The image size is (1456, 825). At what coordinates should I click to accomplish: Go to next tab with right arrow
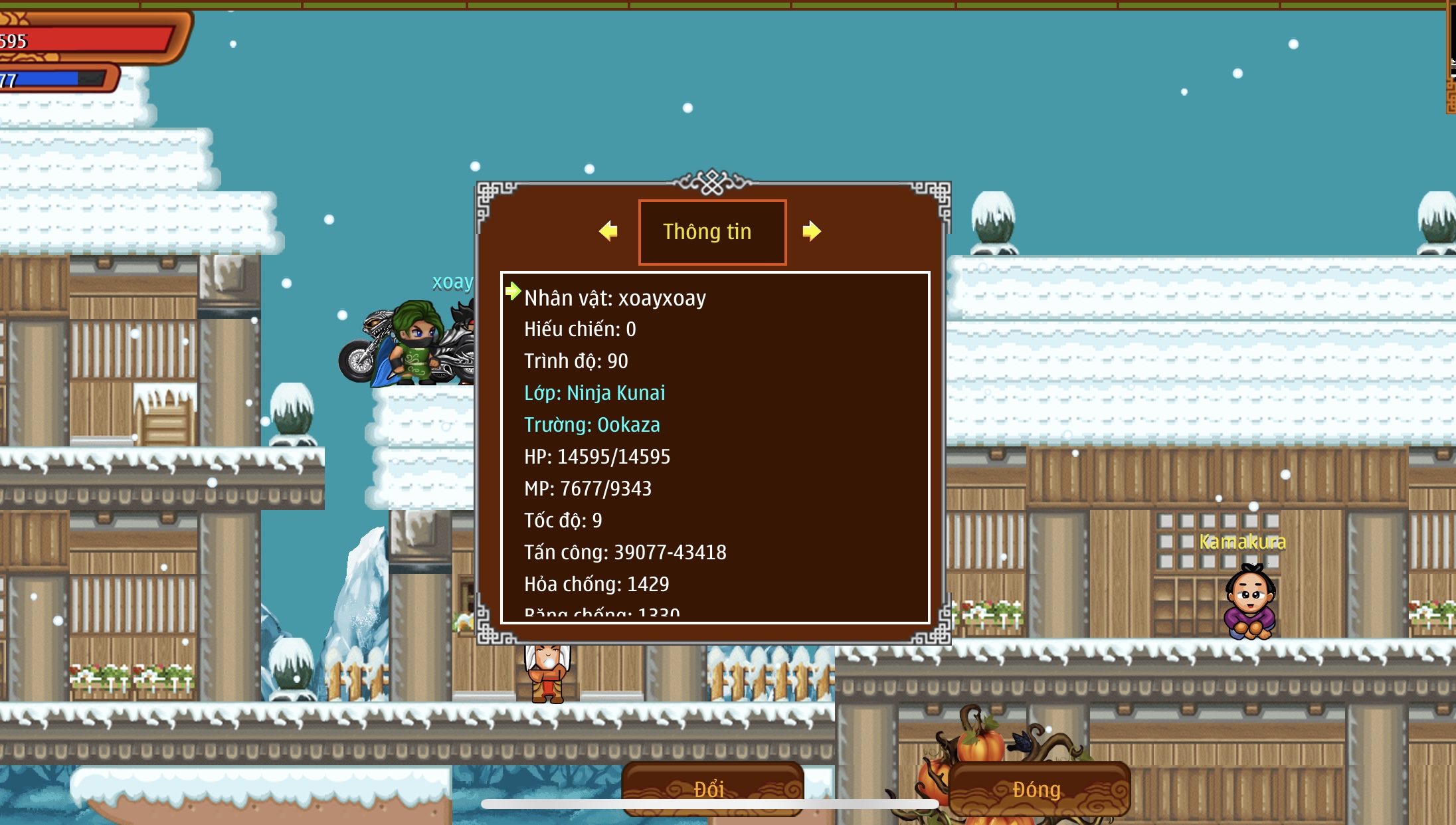coord(811,231)
